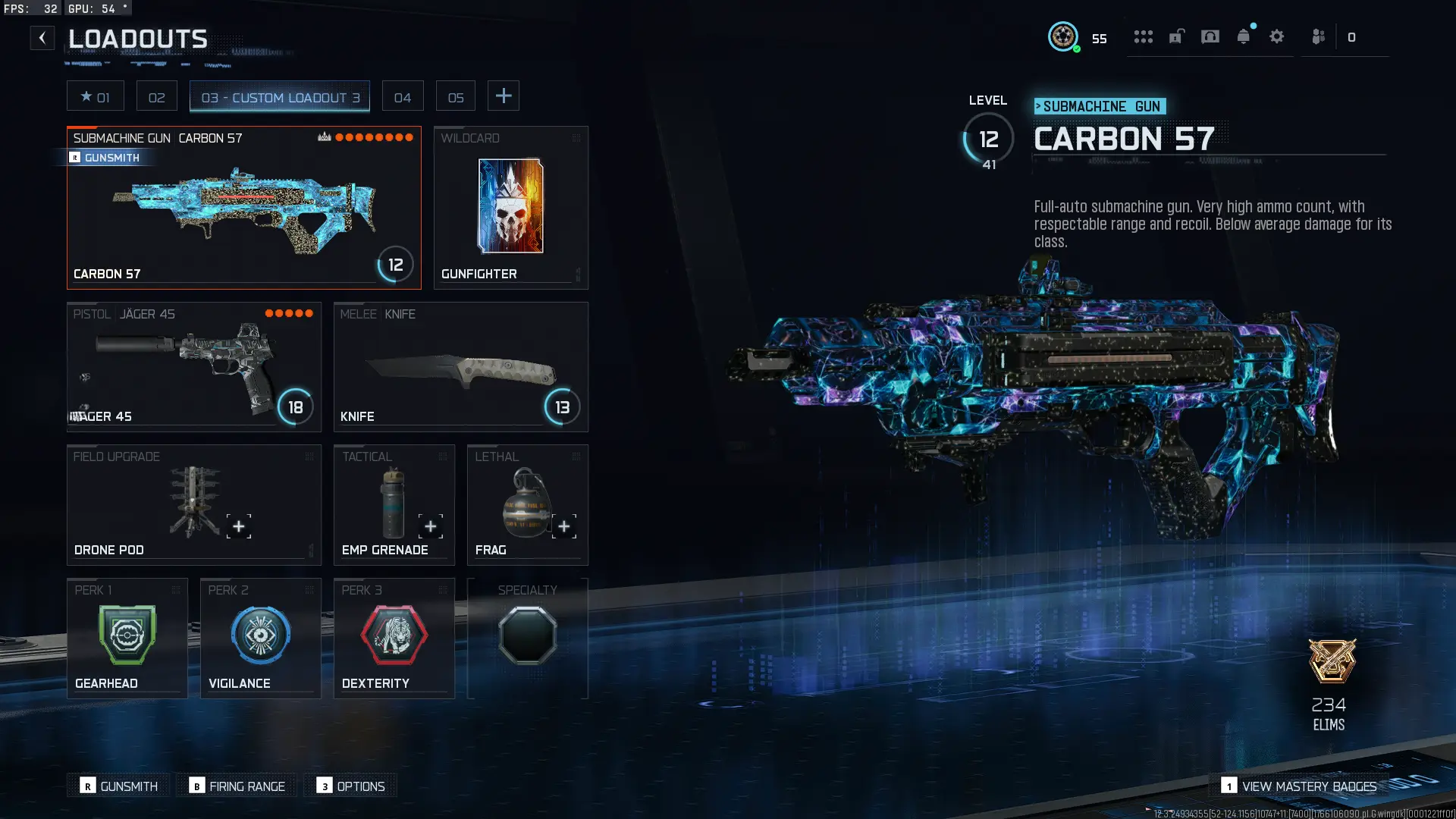Select the empty Specialty slot
Viewport: 1456px width, 819px height.
pyautogui.click(x=528, y=635)
